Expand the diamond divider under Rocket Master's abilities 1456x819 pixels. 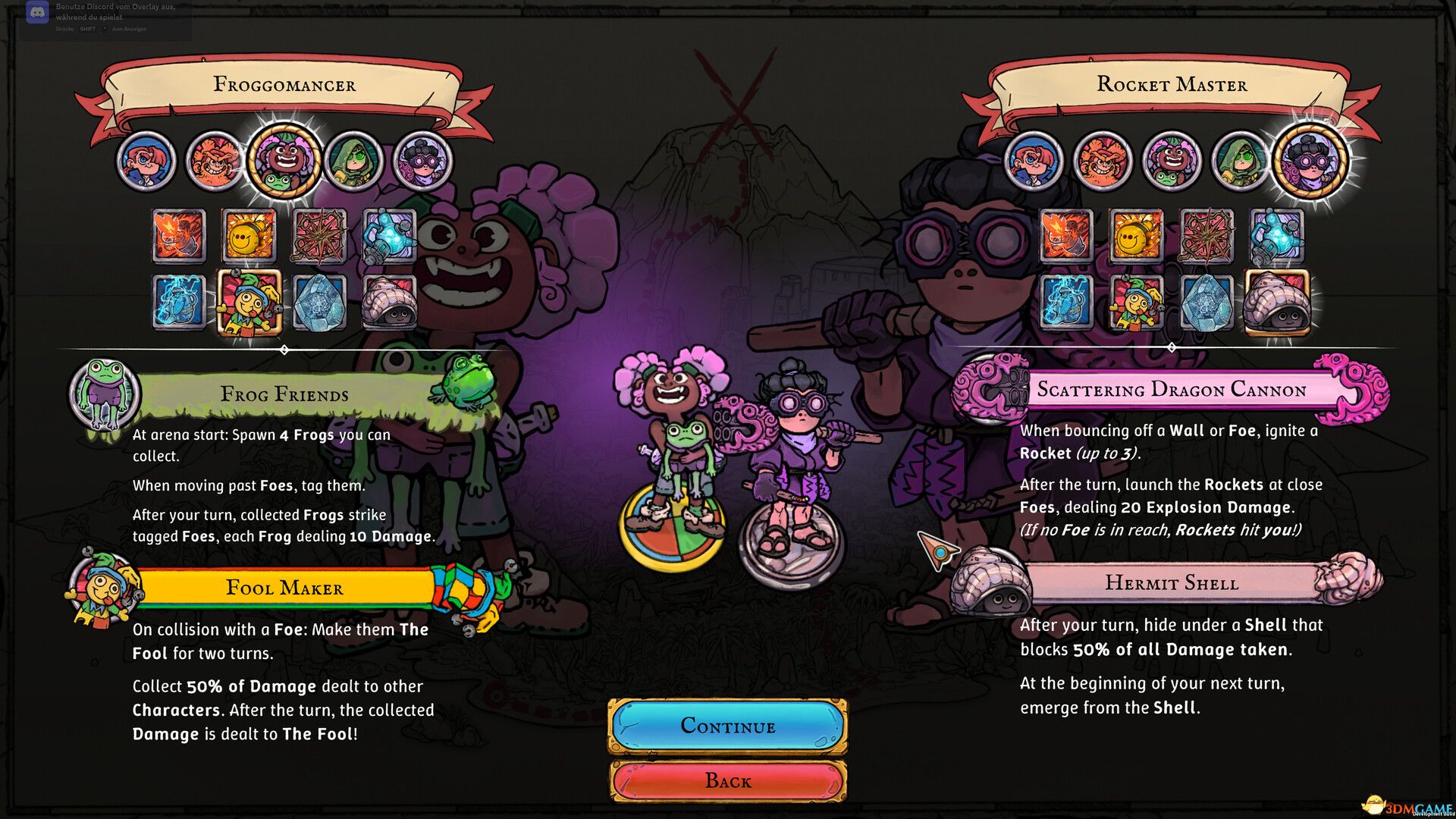(x=1172, y=349)
